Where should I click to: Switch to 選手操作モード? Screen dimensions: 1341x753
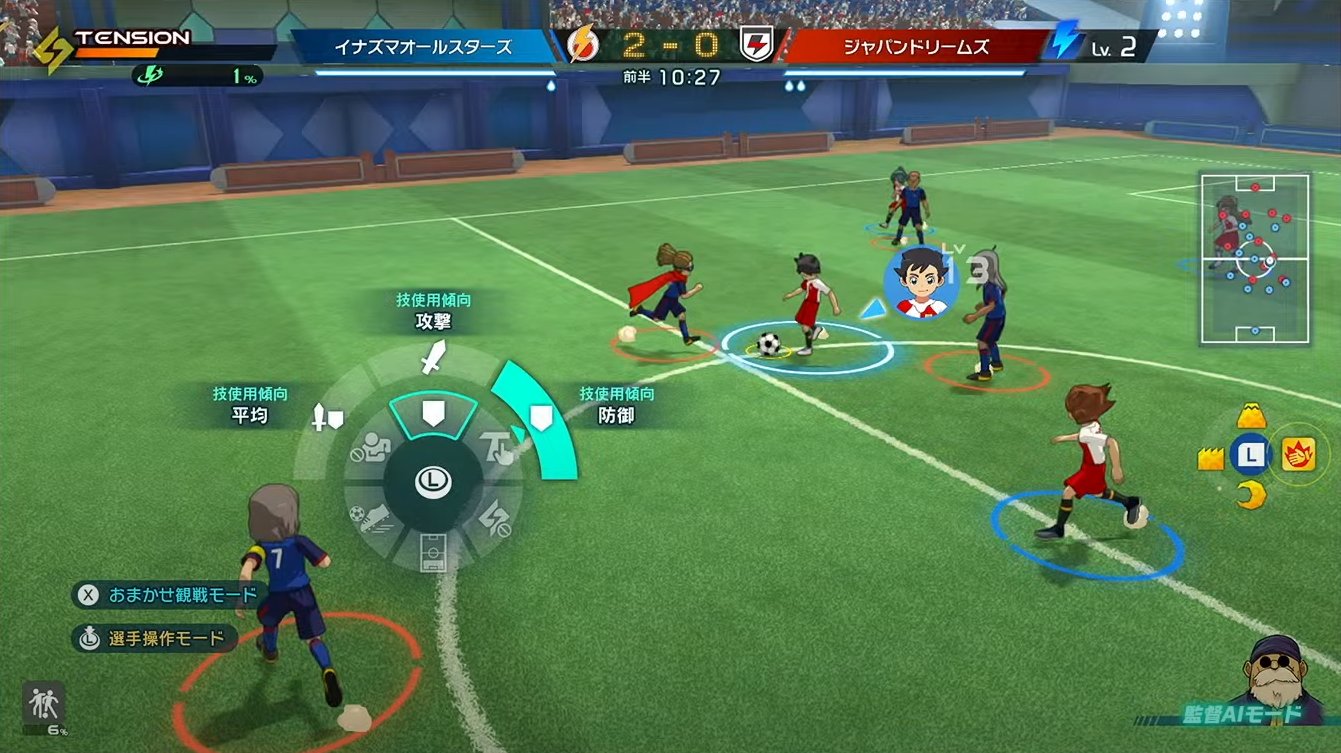155,638
